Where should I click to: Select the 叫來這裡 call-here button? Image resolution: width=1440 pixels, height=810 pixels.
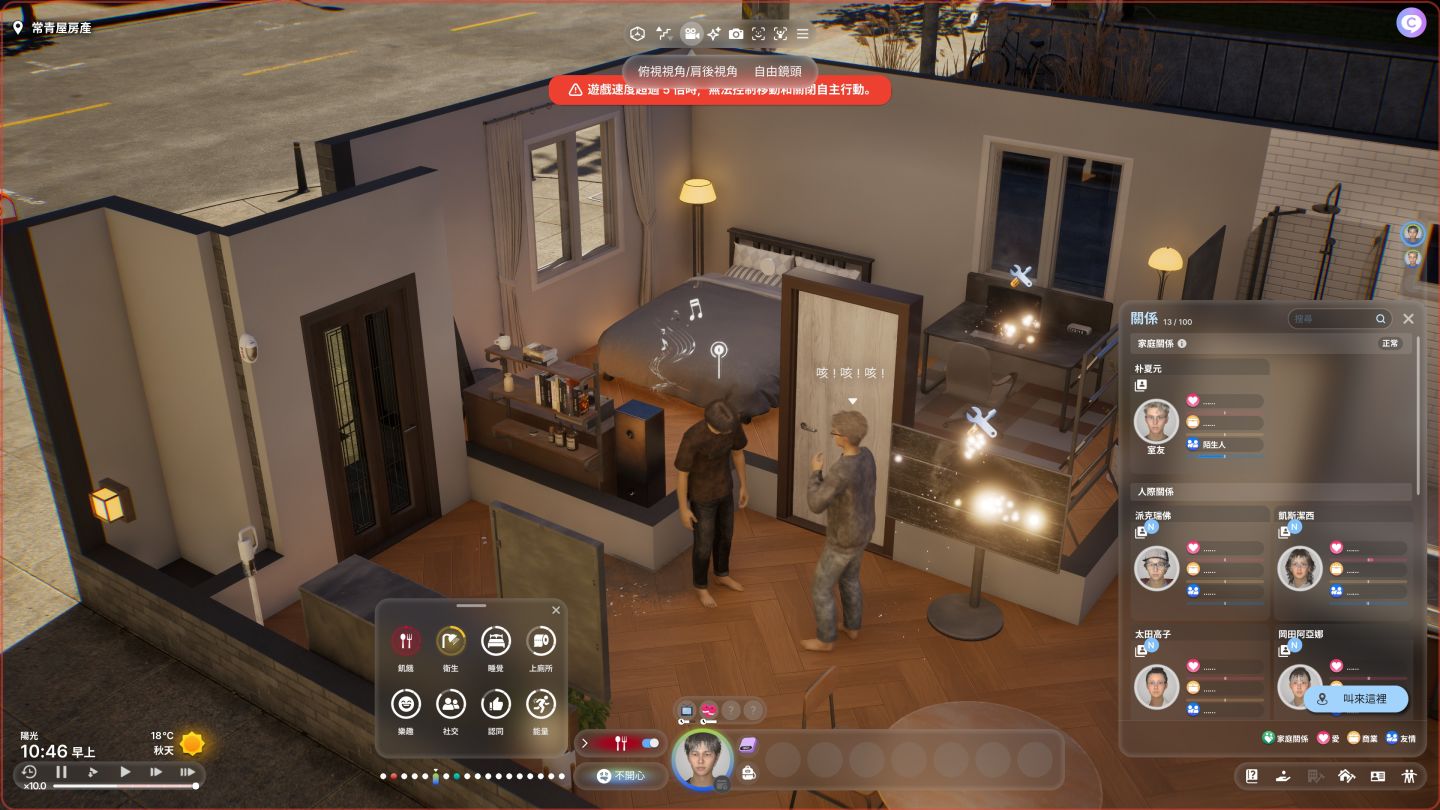pos(1355,699)
